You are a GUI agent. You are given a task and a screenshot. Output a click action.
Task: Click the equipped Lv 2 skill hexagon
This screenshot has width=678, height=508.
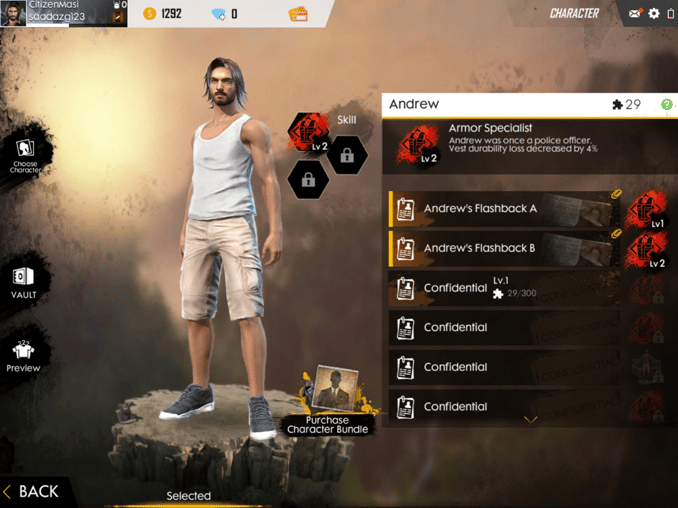point(308,134)
